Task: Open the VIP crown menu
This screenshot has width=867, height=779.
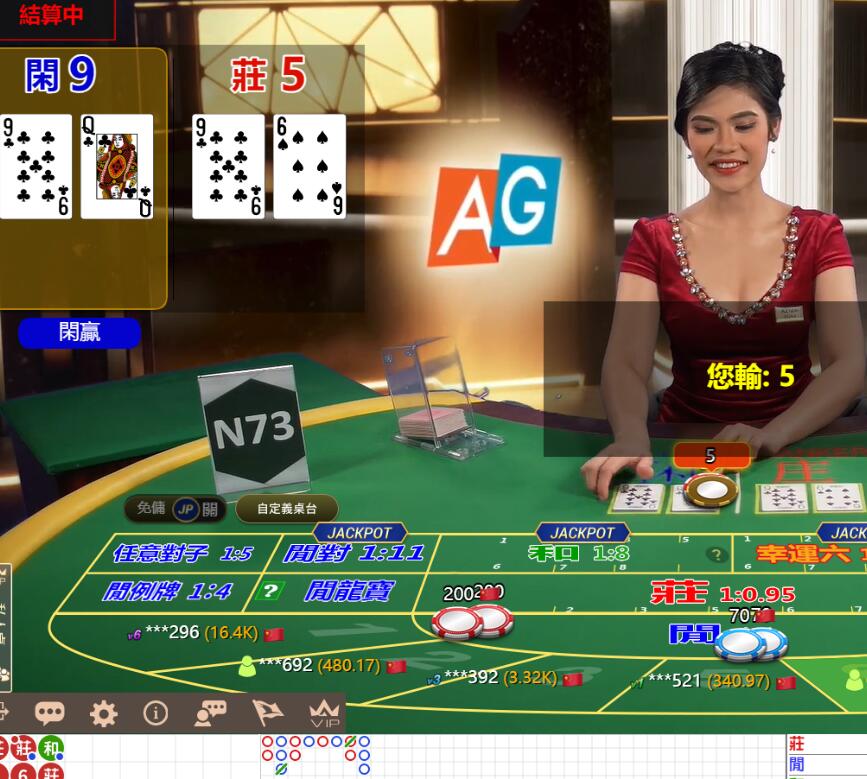Action: point(324,714)
